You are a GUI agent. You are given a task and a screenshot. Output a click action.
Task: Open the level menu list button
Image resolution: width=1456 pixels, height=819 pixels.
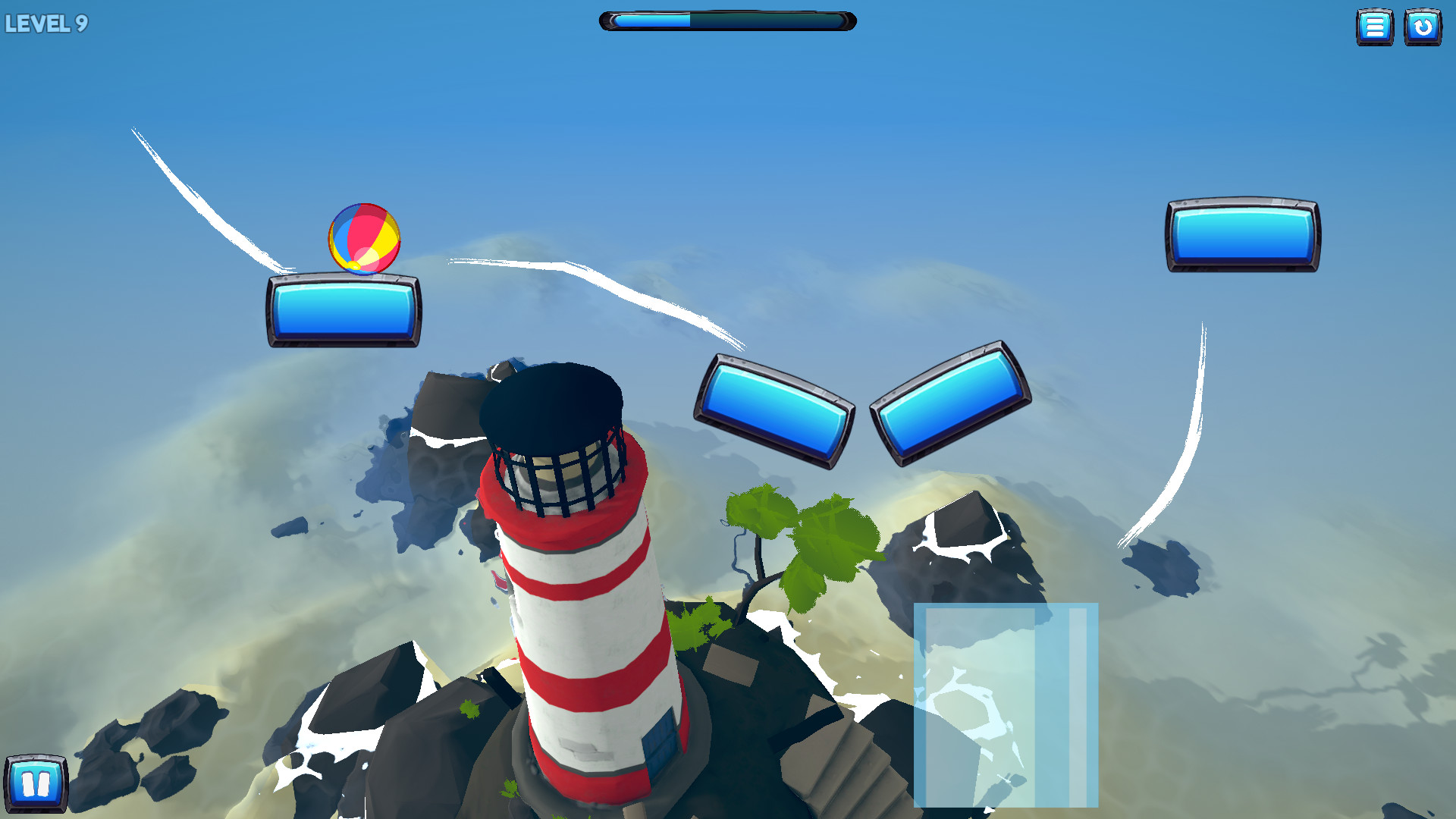point(1374,27)
